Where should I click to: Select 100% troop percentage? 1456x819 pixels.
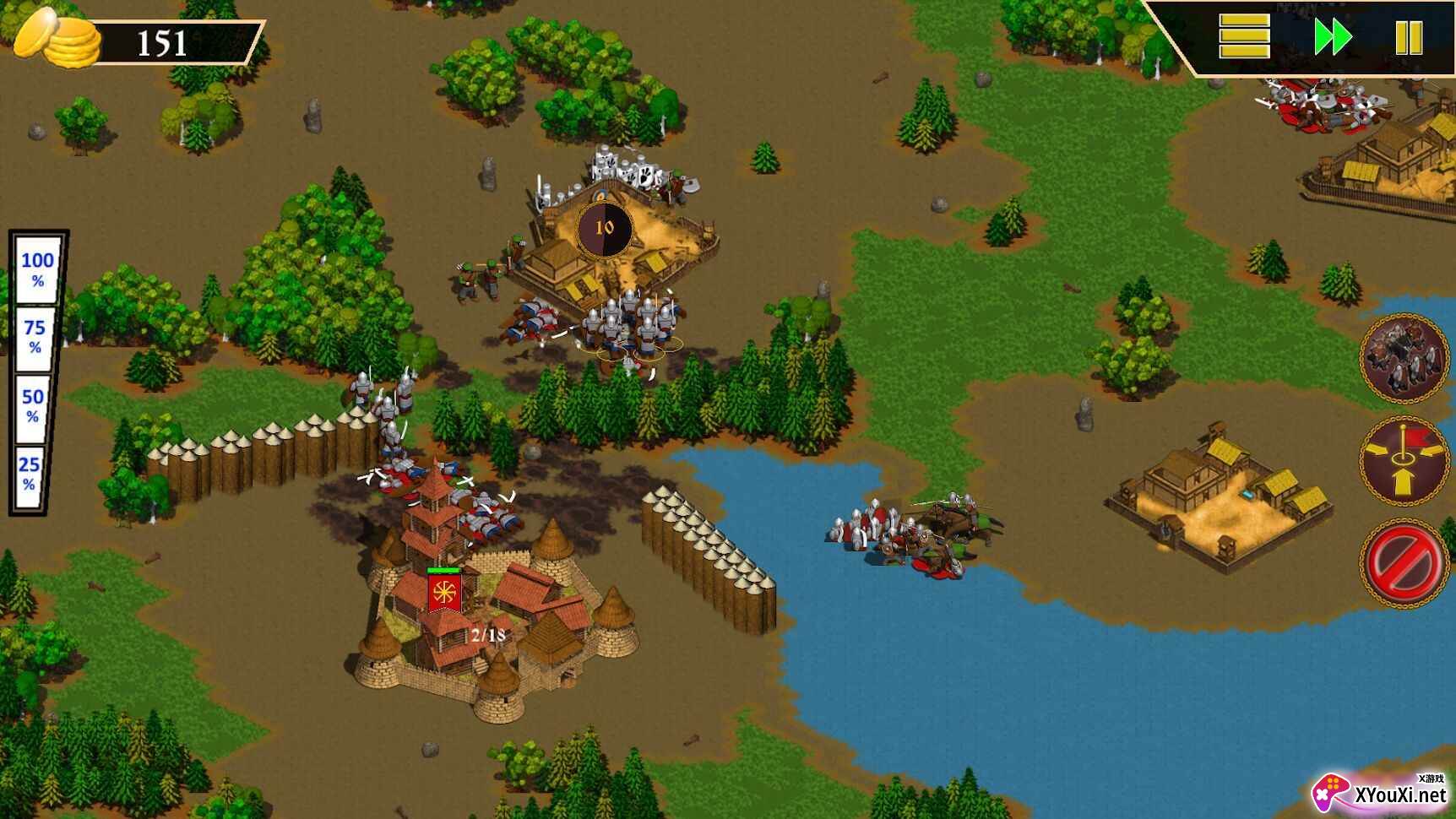click(x=37, y=268)
